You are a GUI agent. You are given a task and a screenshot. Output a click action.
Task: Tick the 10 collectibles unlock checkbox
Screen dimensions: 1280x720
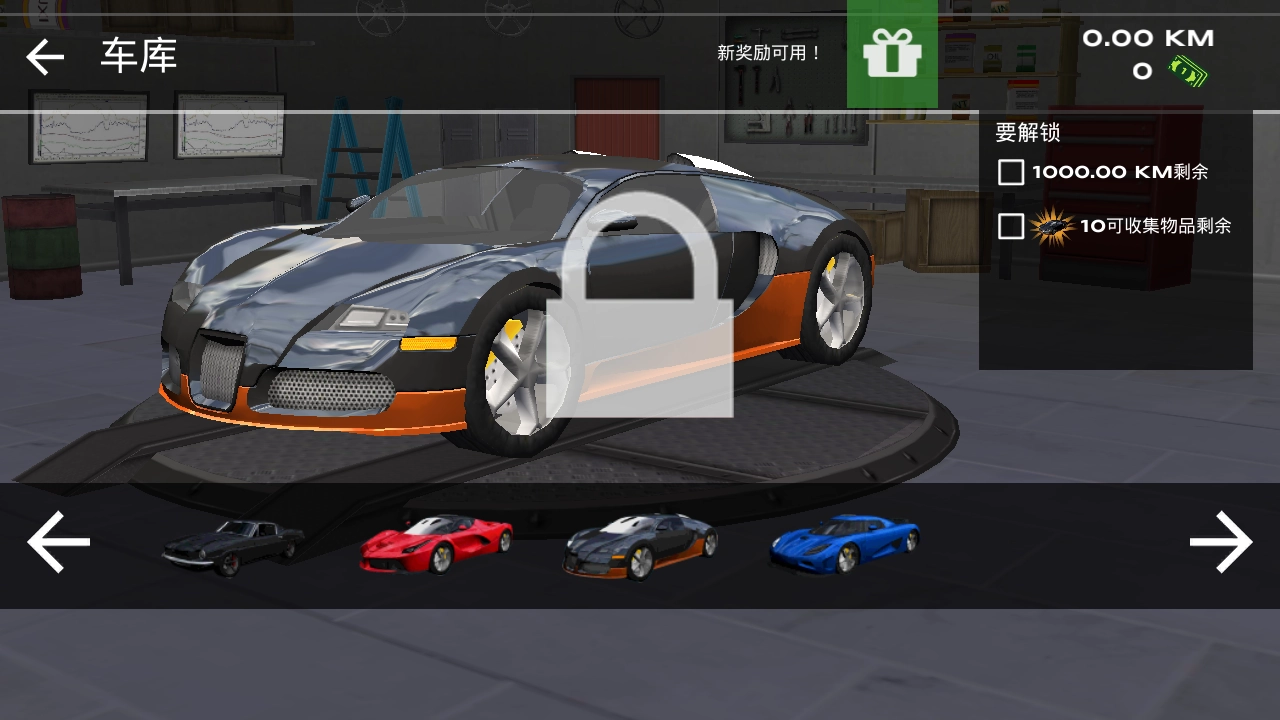(x=1011, y=226)
